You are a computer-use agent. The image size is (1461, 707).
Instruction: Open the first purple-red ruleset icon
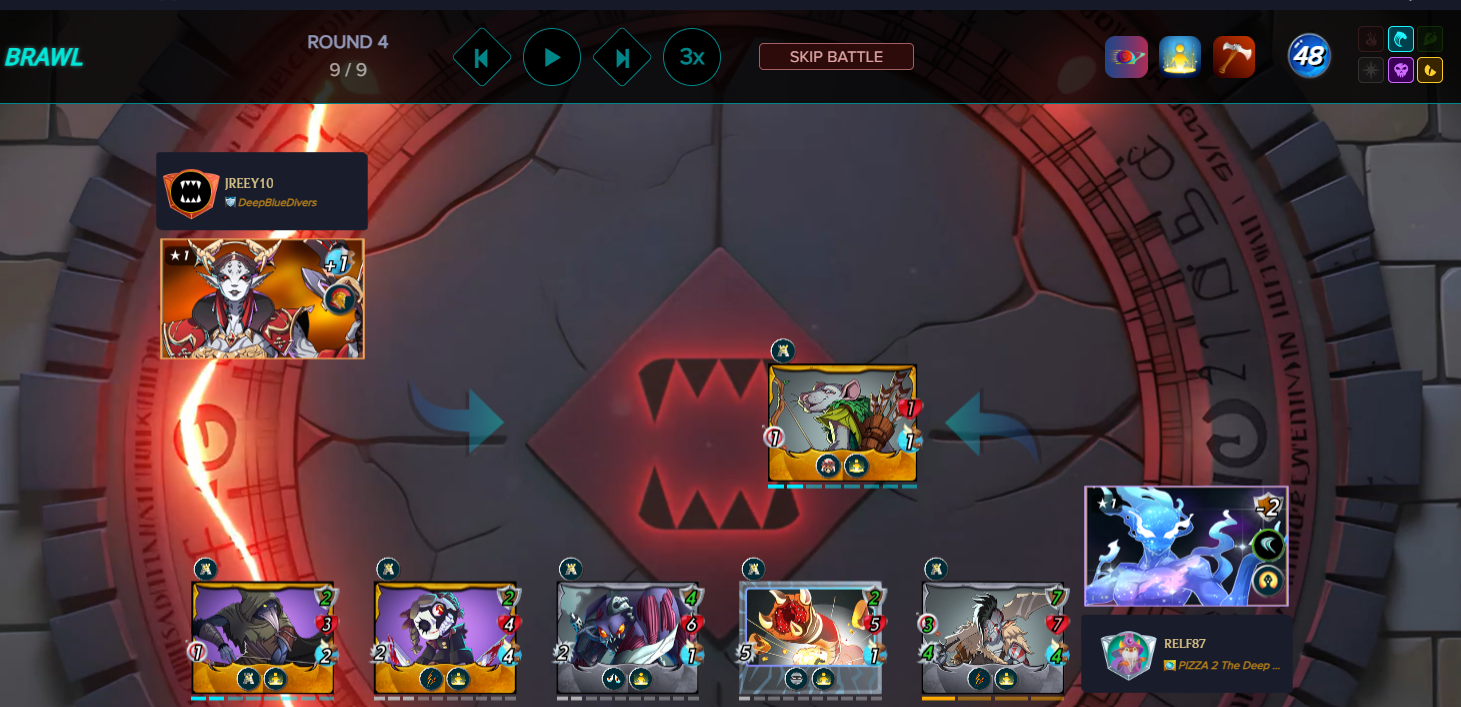(1126, 57)
